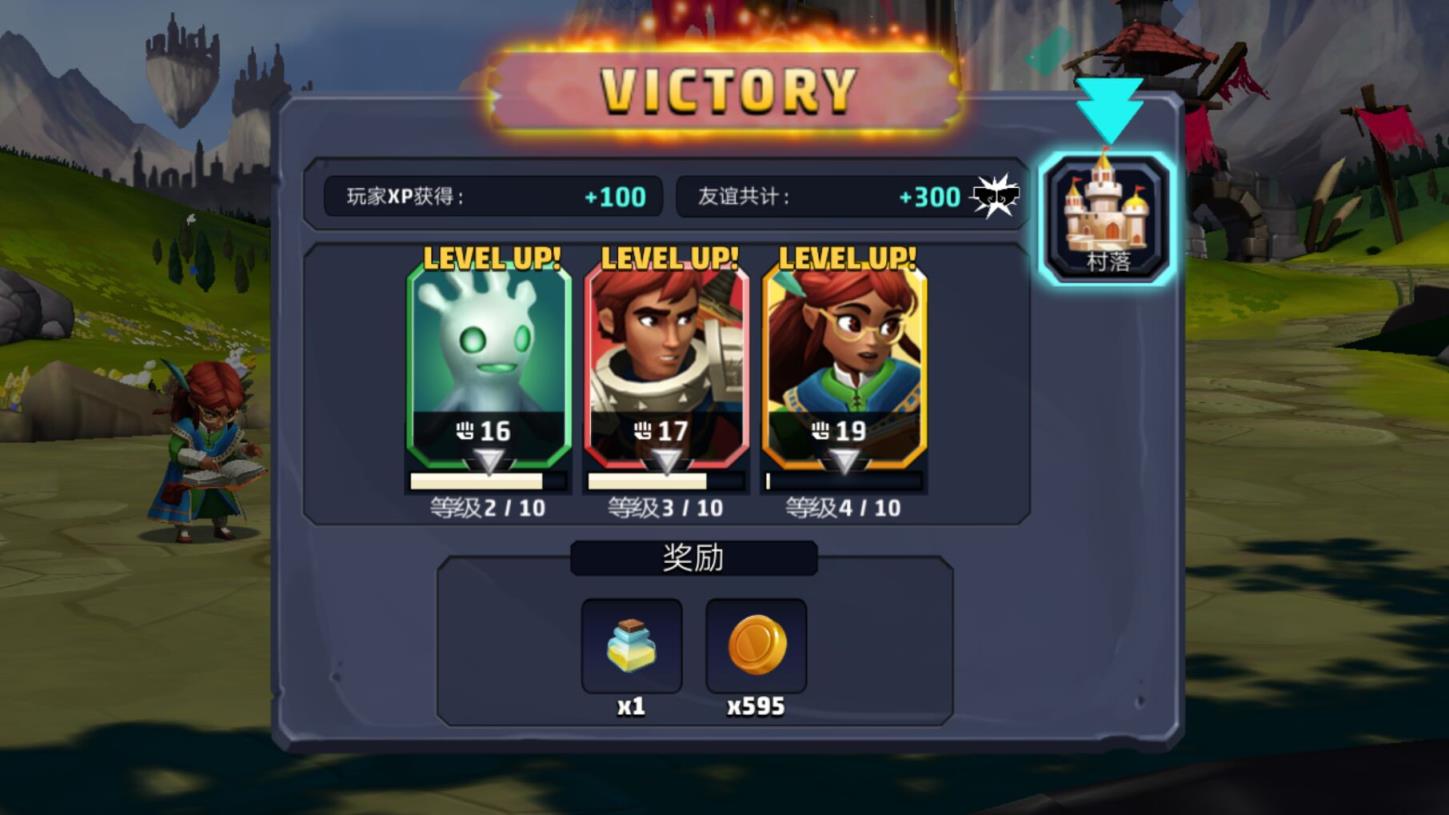
Task: Select the green ghost hero card
Action: coord(489,366)
